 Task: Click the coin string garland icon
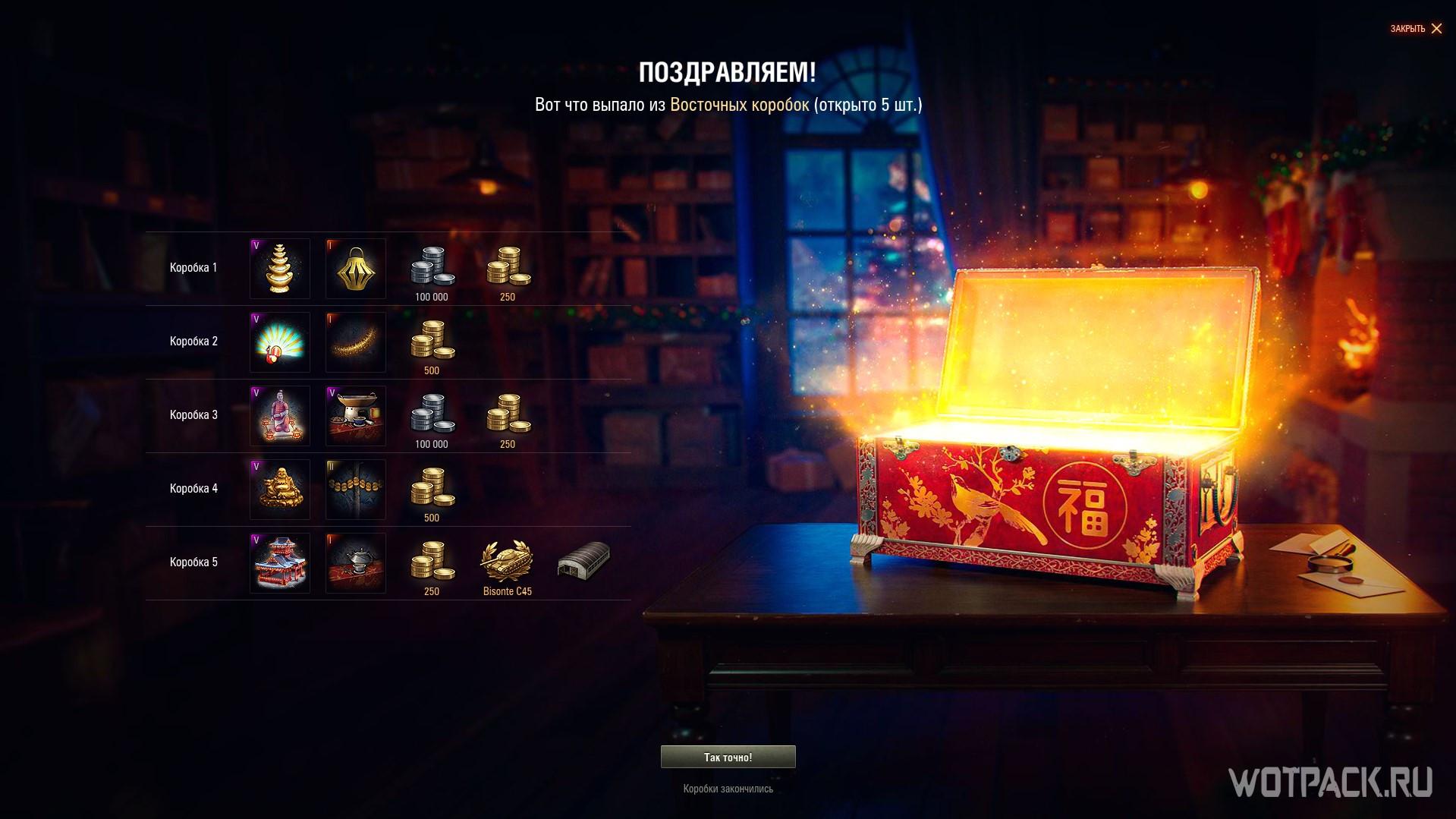pyautogui.click(x=356, y=490)
